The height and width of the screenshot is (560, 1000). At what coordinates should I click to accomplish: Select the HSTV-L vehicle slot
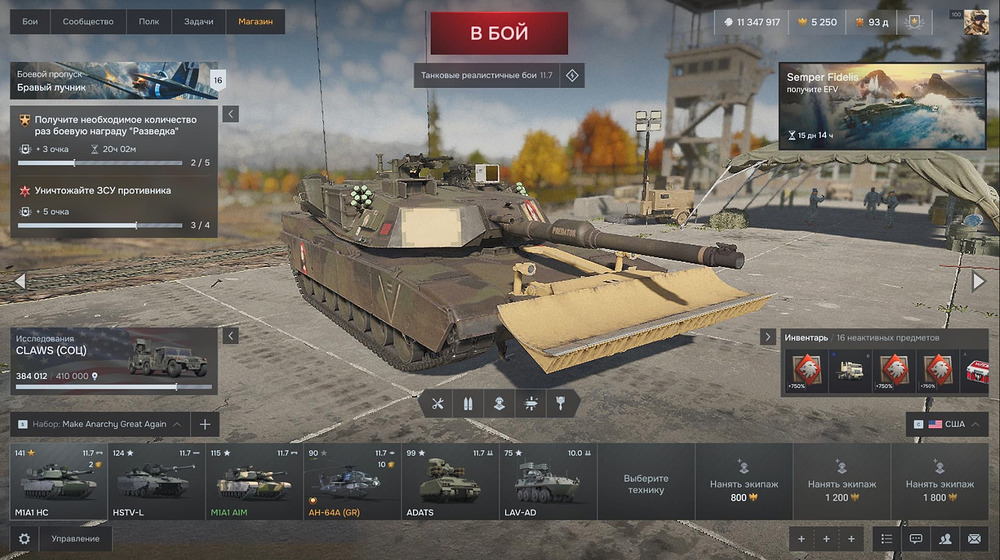(156, 482)
